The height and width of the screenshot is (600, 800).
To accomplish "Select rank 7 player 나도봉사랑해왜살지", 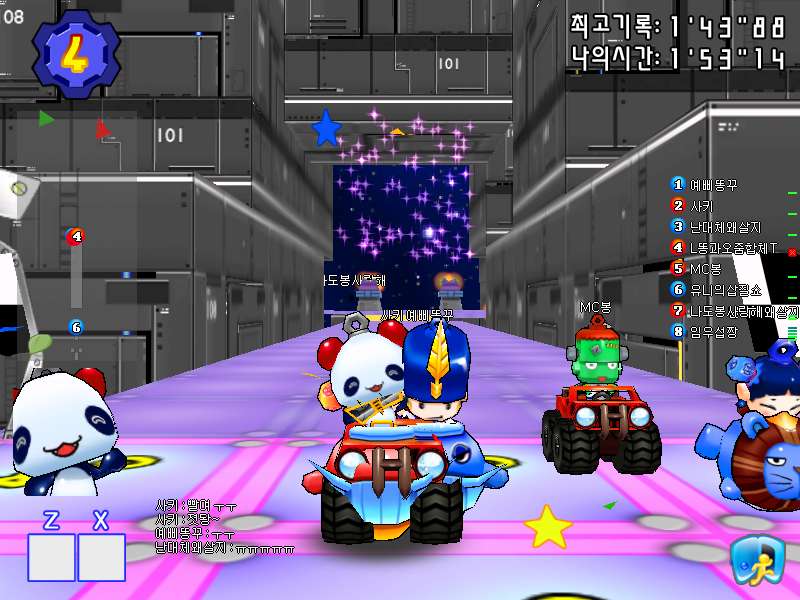I will pos(735,310).
